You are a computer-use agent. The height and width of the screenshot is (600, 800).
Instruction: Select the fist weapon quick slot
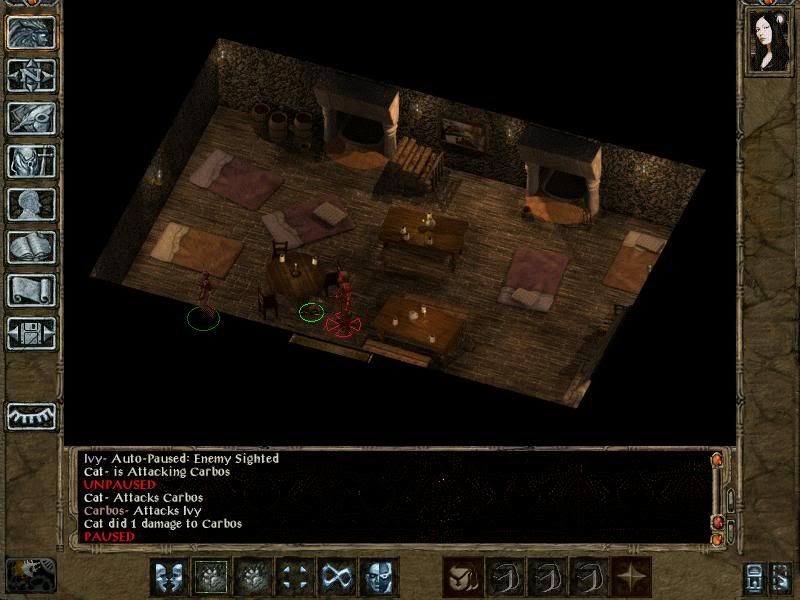(x=463, y=577)
